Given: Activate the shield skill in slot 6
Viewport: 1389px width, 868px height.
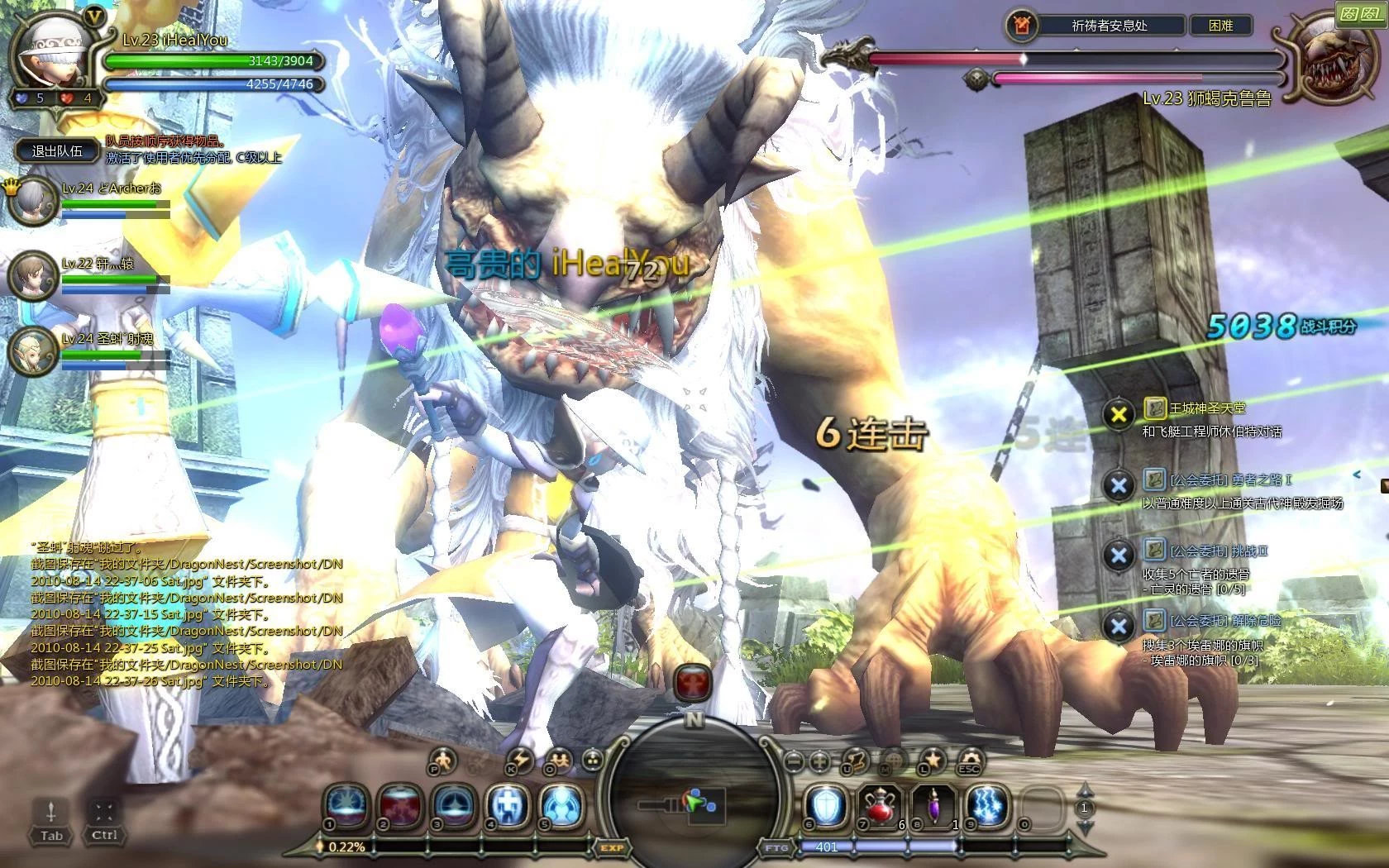Looking at the screenshot, I should (x=827, y=804).
